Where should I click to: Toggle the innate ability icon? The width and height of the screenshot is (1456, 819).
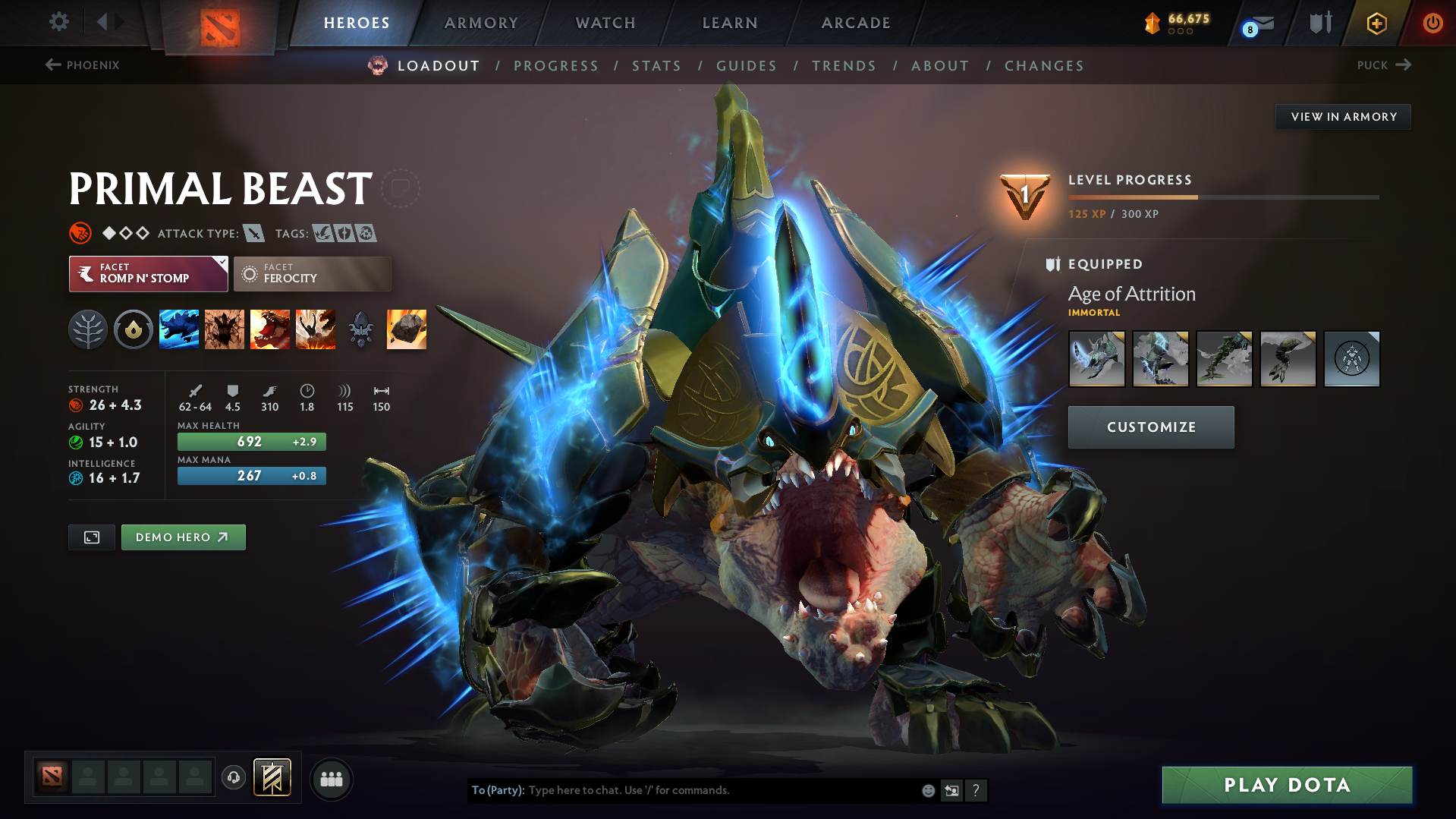tap(87, 329)
